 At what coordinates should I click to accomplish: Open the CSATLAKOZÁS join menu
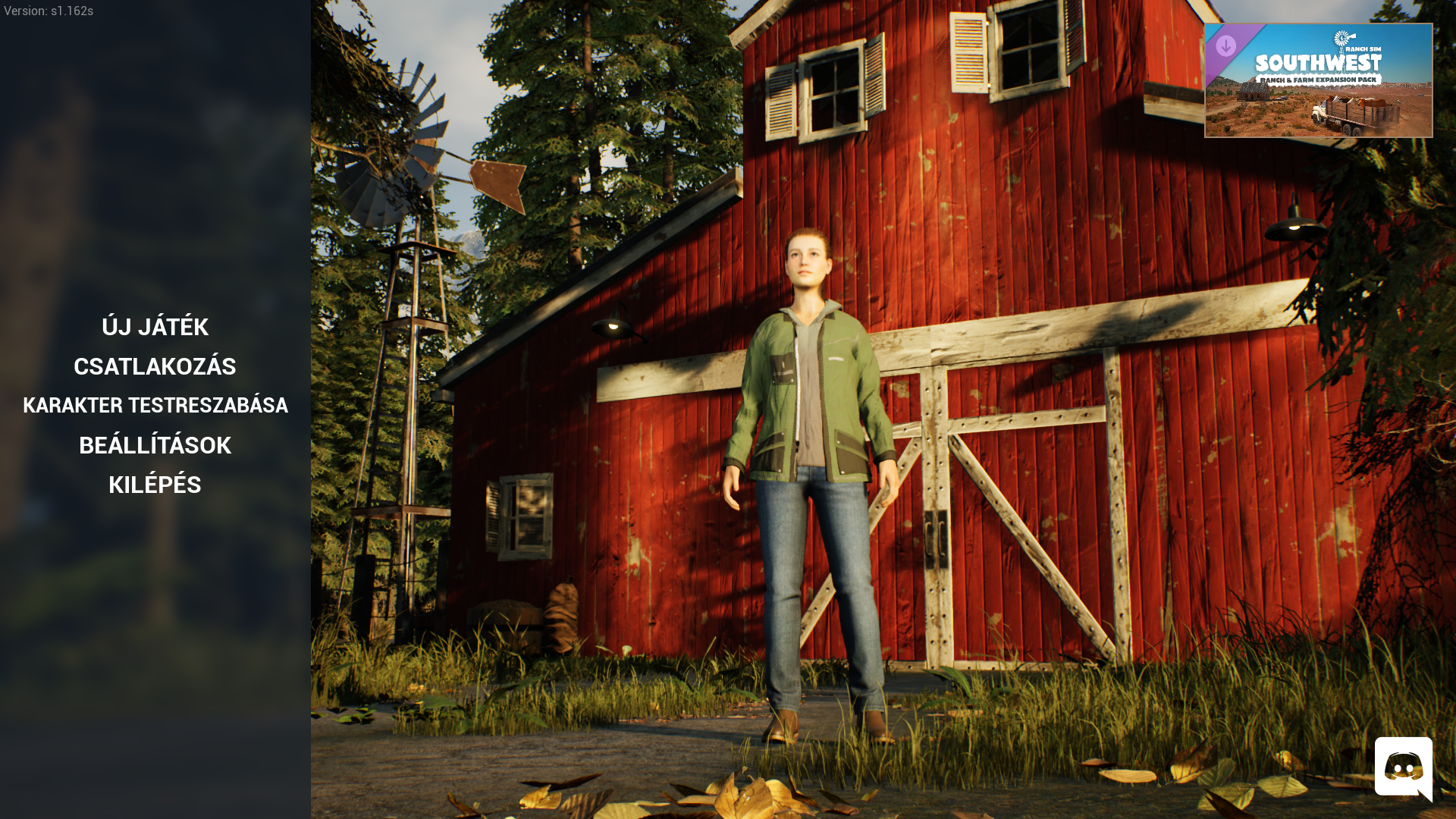[155, 366]
